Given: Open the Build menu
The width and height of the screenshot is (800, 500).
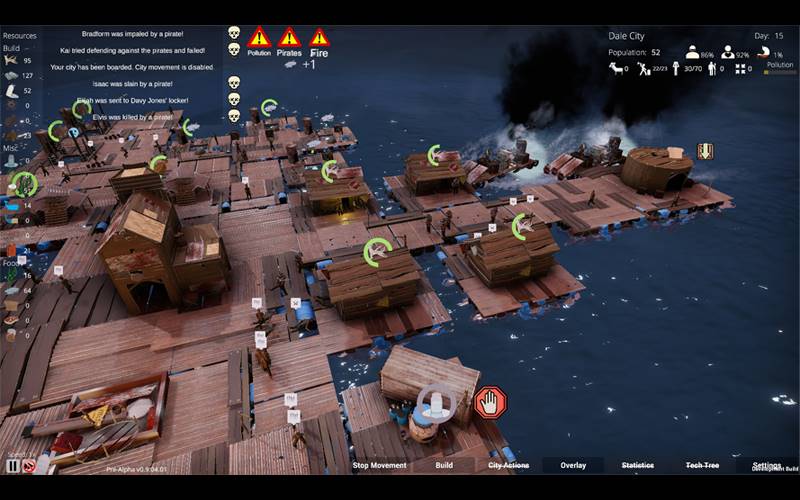Looking at the screenshot, I should pos(444,465).
